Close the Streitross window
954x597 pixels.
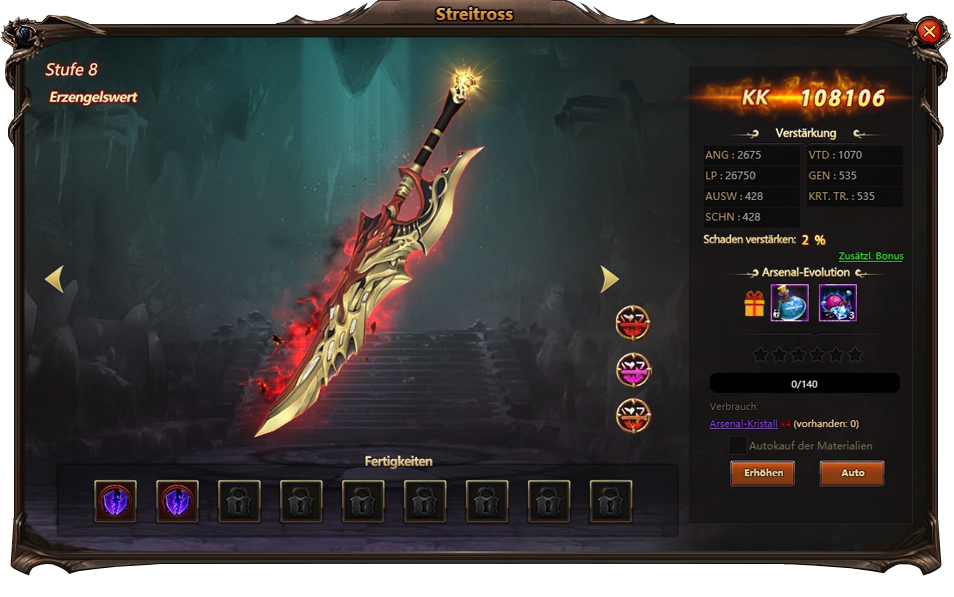click(x=929, y=32)
